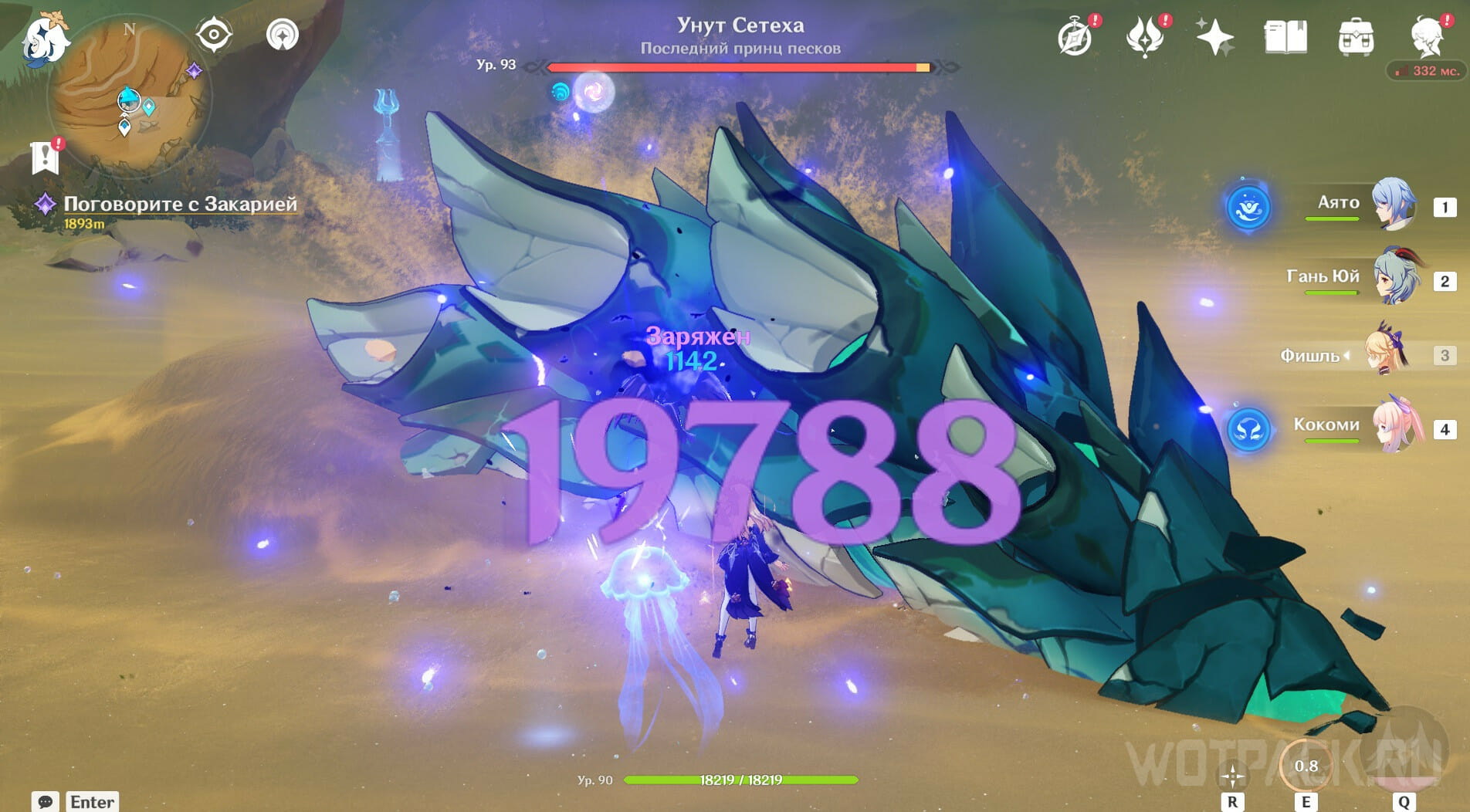Open the co-op mode icon beside the eye
The image size is (1470, 812).
coord(283,35)
